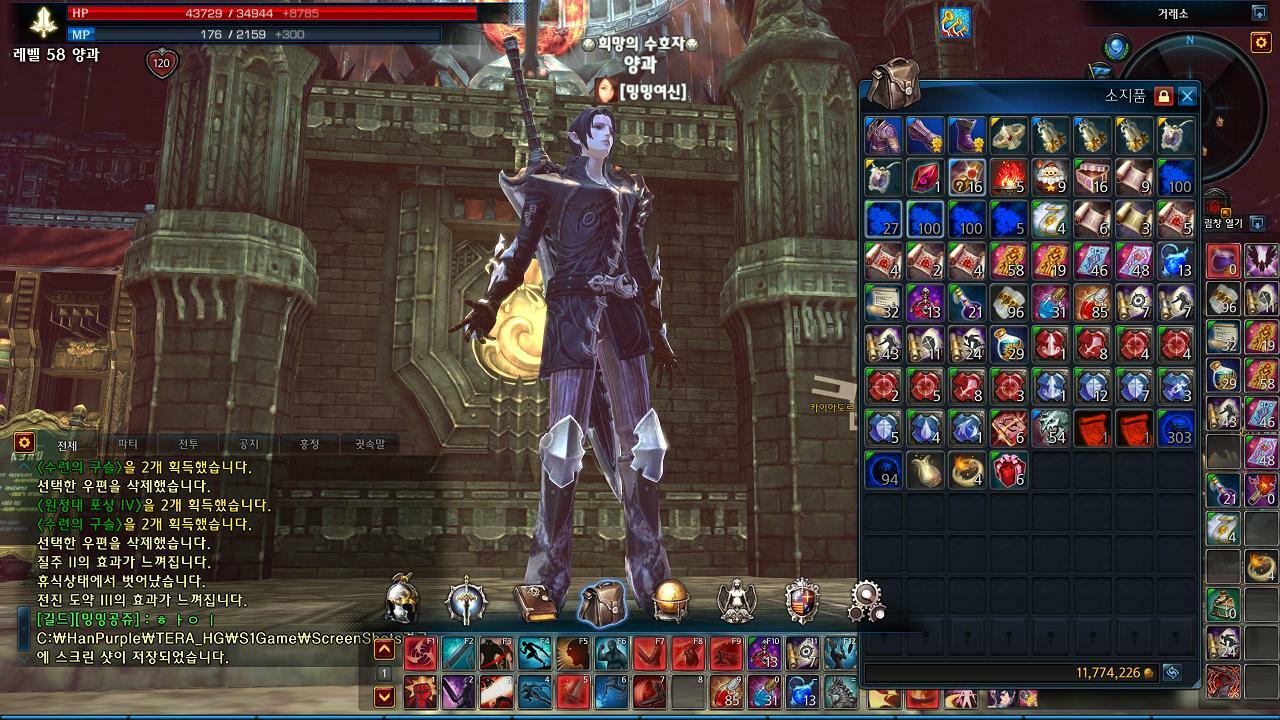The image size is (1280, 720).
Task: Click the hotbar page up arrow
Action: point(384,650)
